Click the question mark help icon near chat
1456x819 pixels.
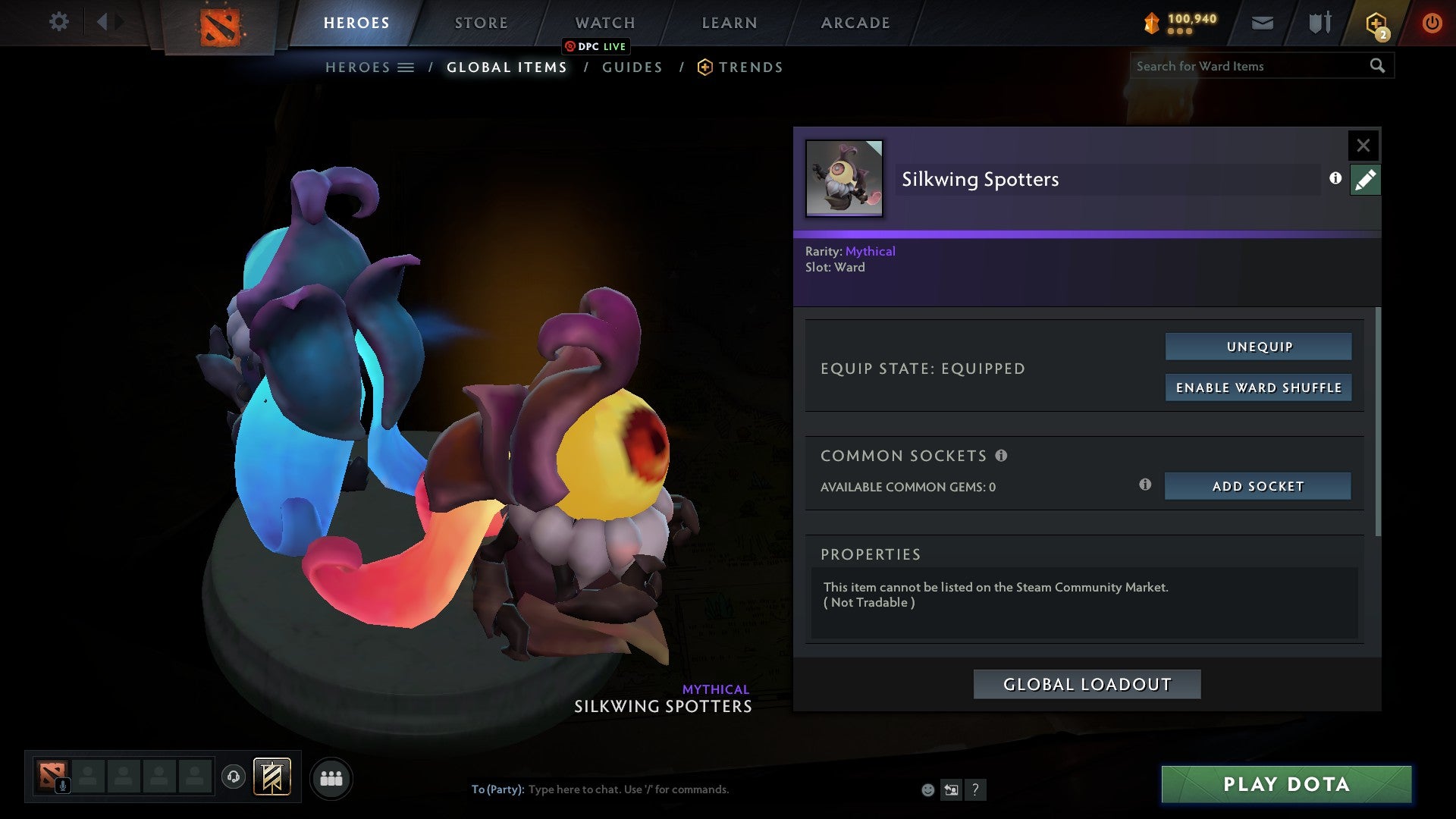(975, 789)
